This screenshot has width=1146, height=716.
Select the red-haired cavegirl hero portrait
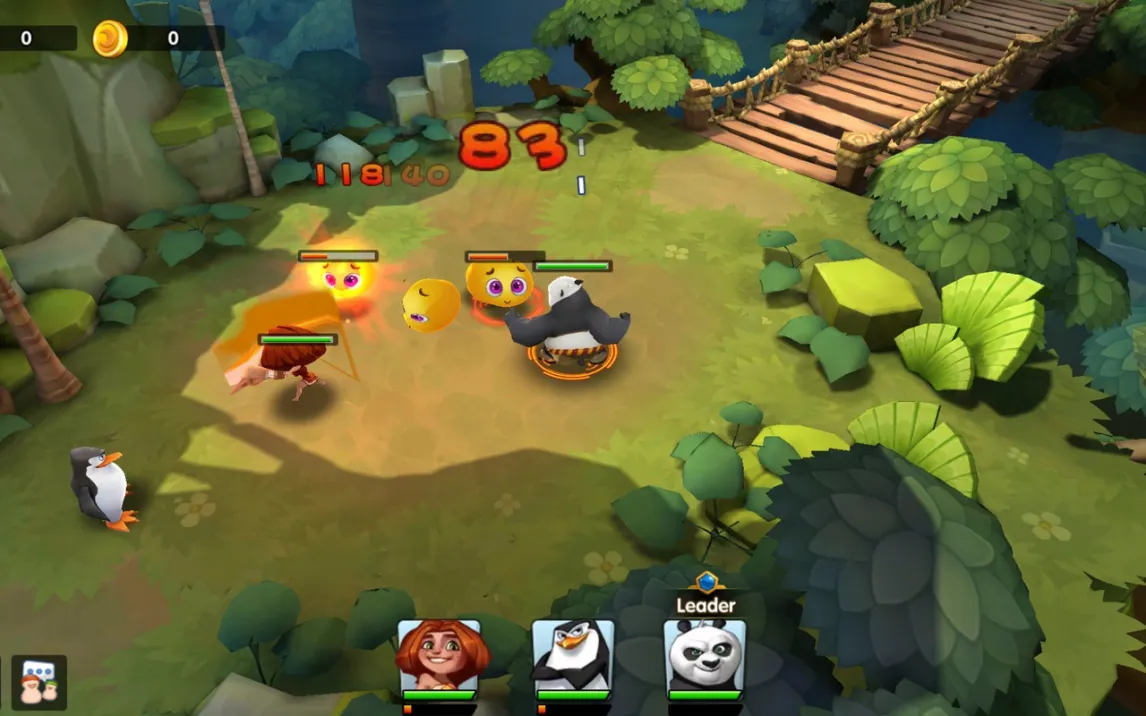[439, 655]
